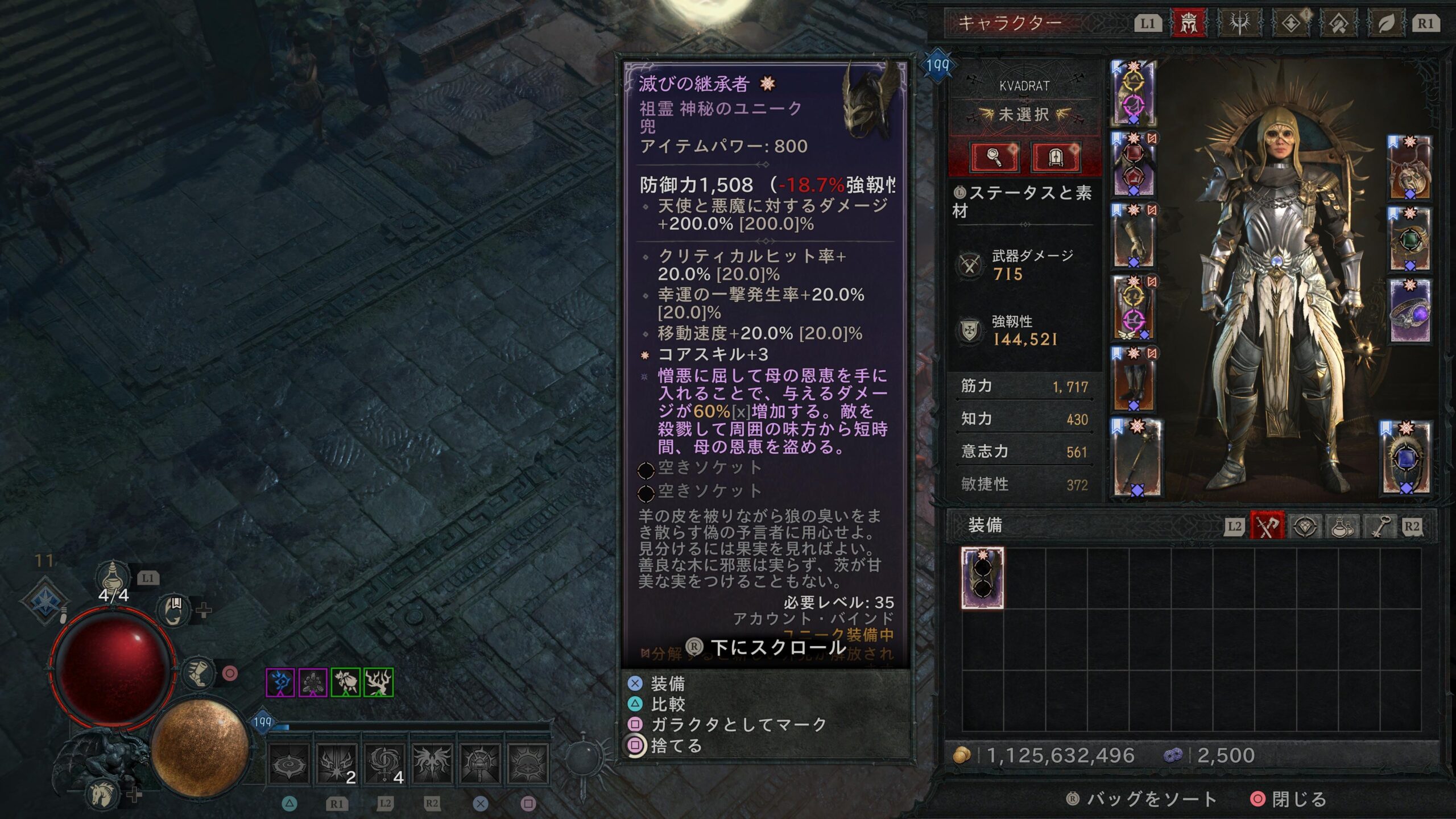Select 比較 to compare the item
The image size is (1456, 819).
click(x=667, y=704)
